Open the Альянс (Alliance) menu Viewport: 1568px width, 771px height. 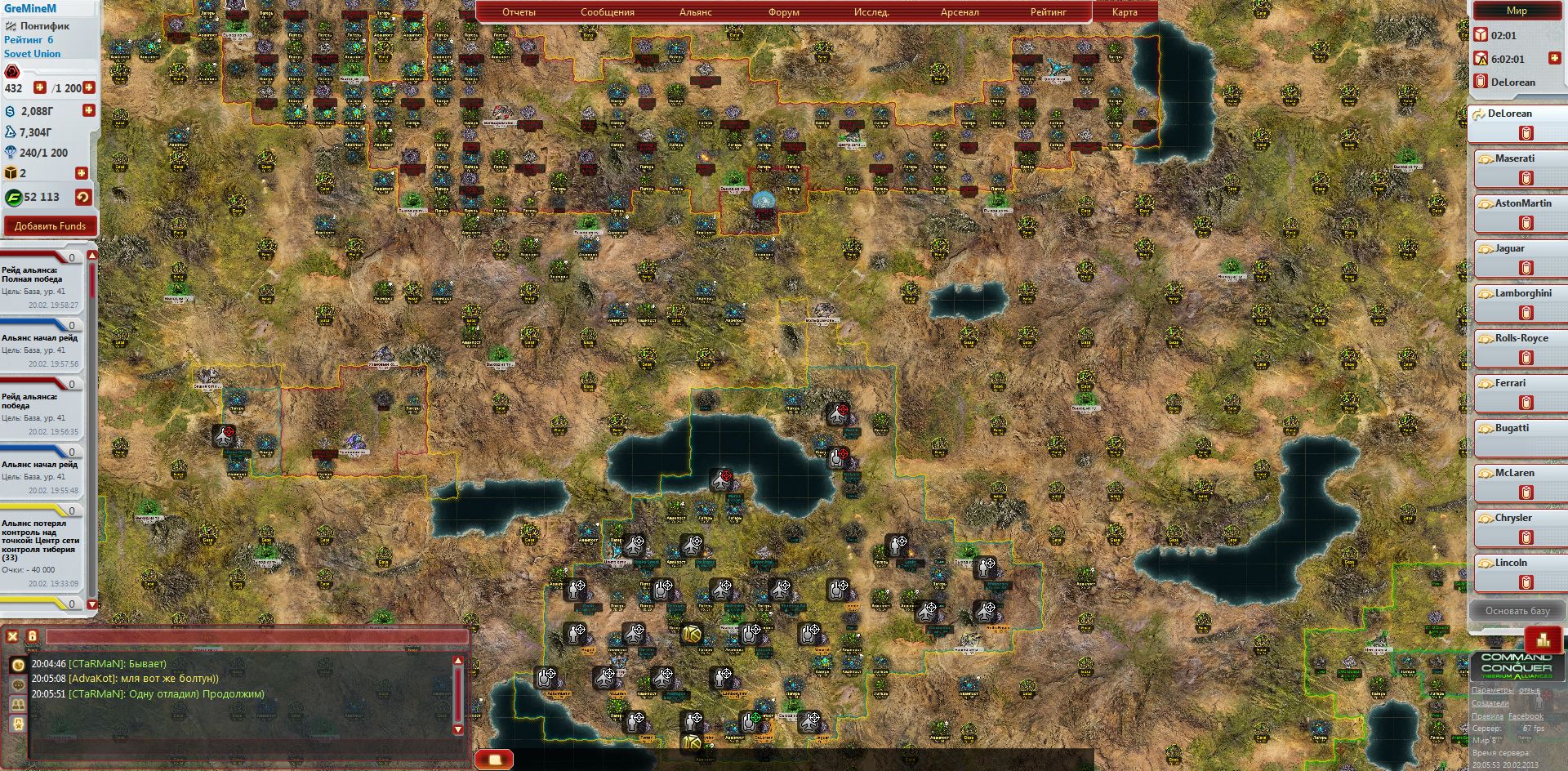coord(695,12)
